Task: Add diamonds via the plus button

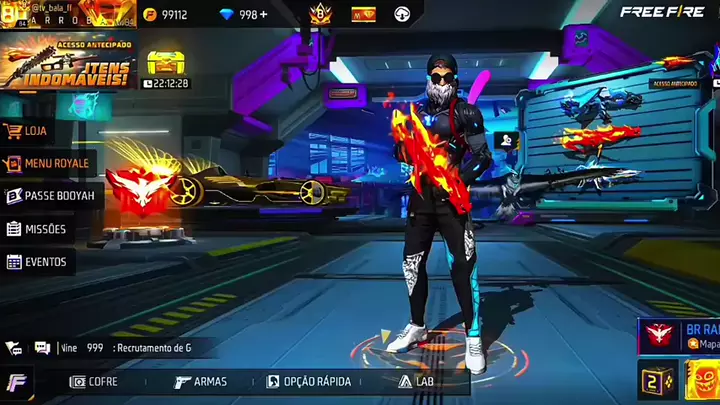Action: pyautogui.click(x=262, y=15)
